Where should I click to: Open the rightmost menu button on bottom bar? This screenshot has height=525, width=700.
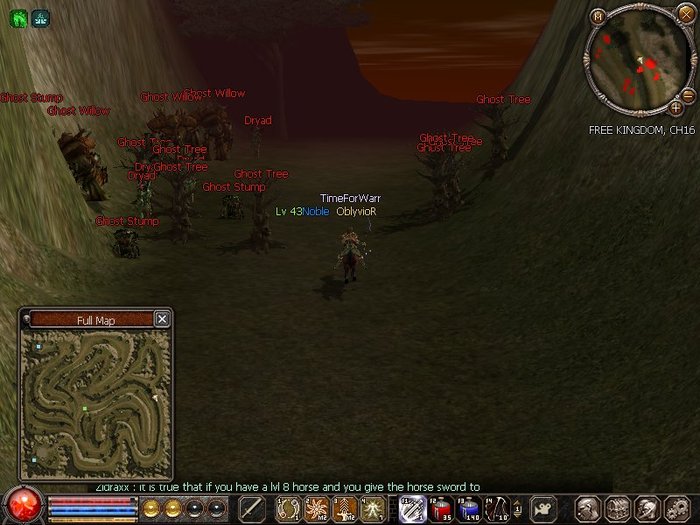coord(680,508)
